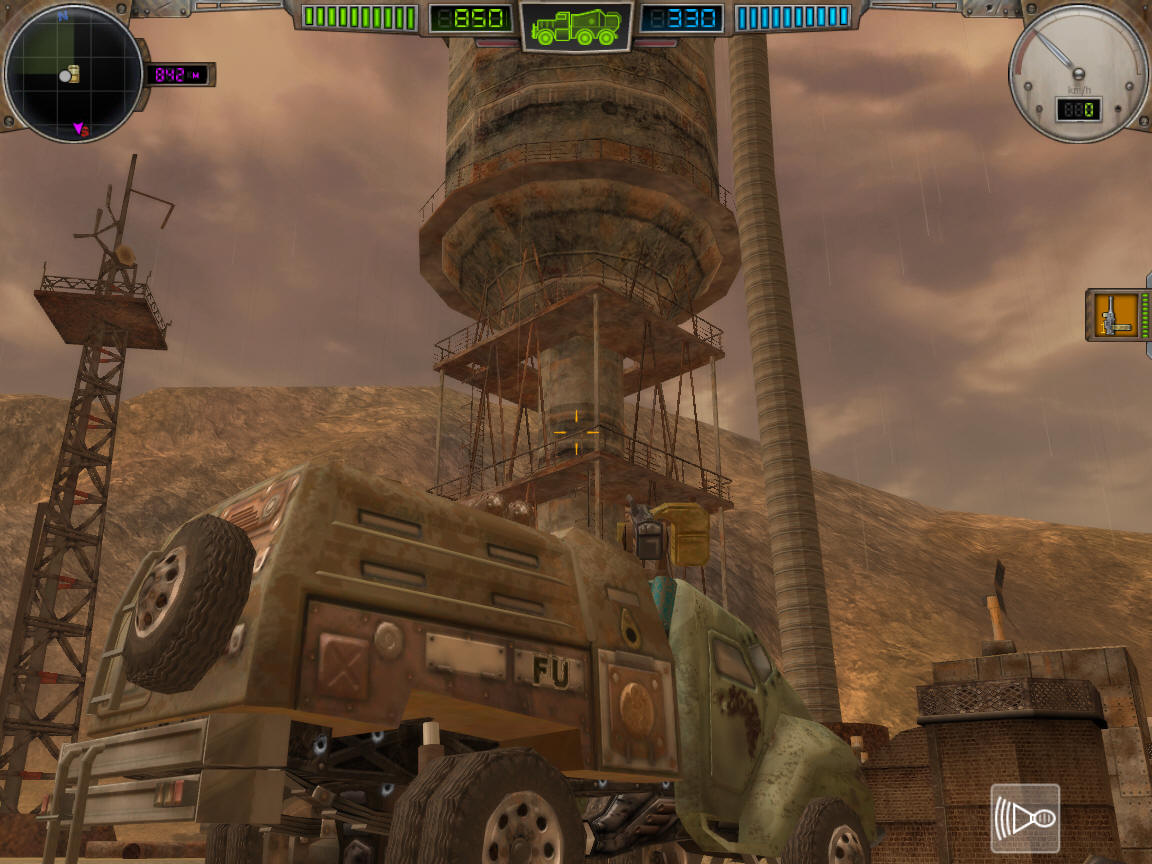Select the green truck status icon

coord(575,26)
